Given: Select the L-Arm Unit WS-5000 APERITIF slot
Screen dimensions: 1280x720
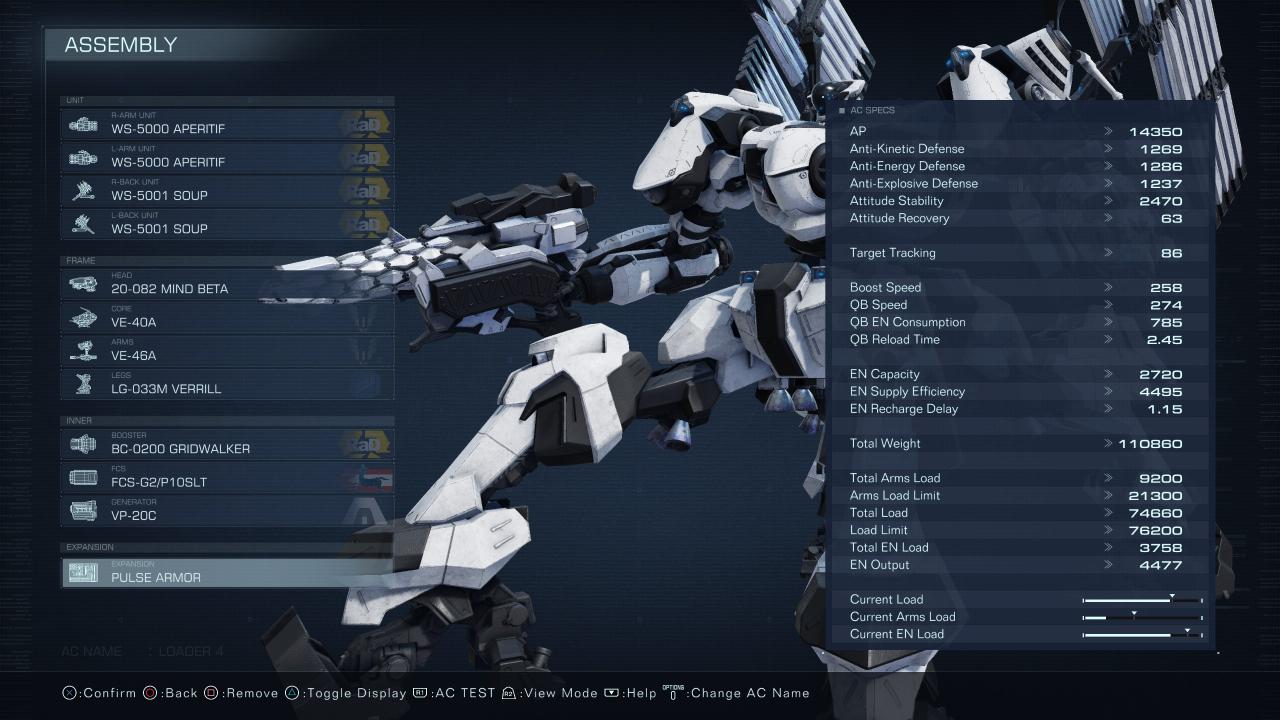Looking at the screenshot, I should 227,157.
